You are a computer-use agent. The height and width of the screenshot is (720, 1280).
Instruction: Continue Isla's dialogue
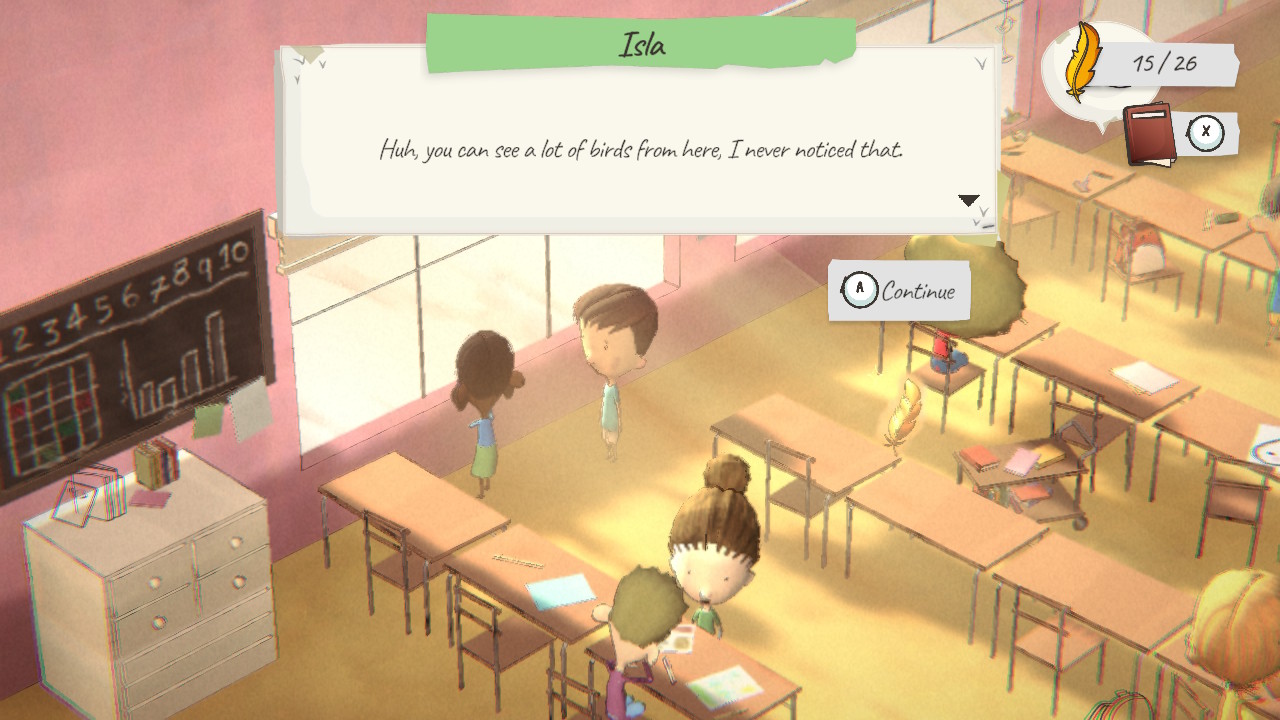899,291
